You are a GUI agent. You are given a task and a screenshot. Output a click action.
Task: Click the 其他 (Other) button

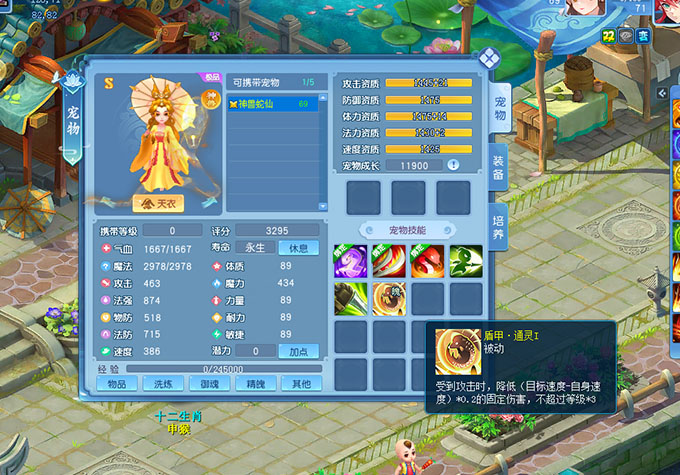click(300, 384)
